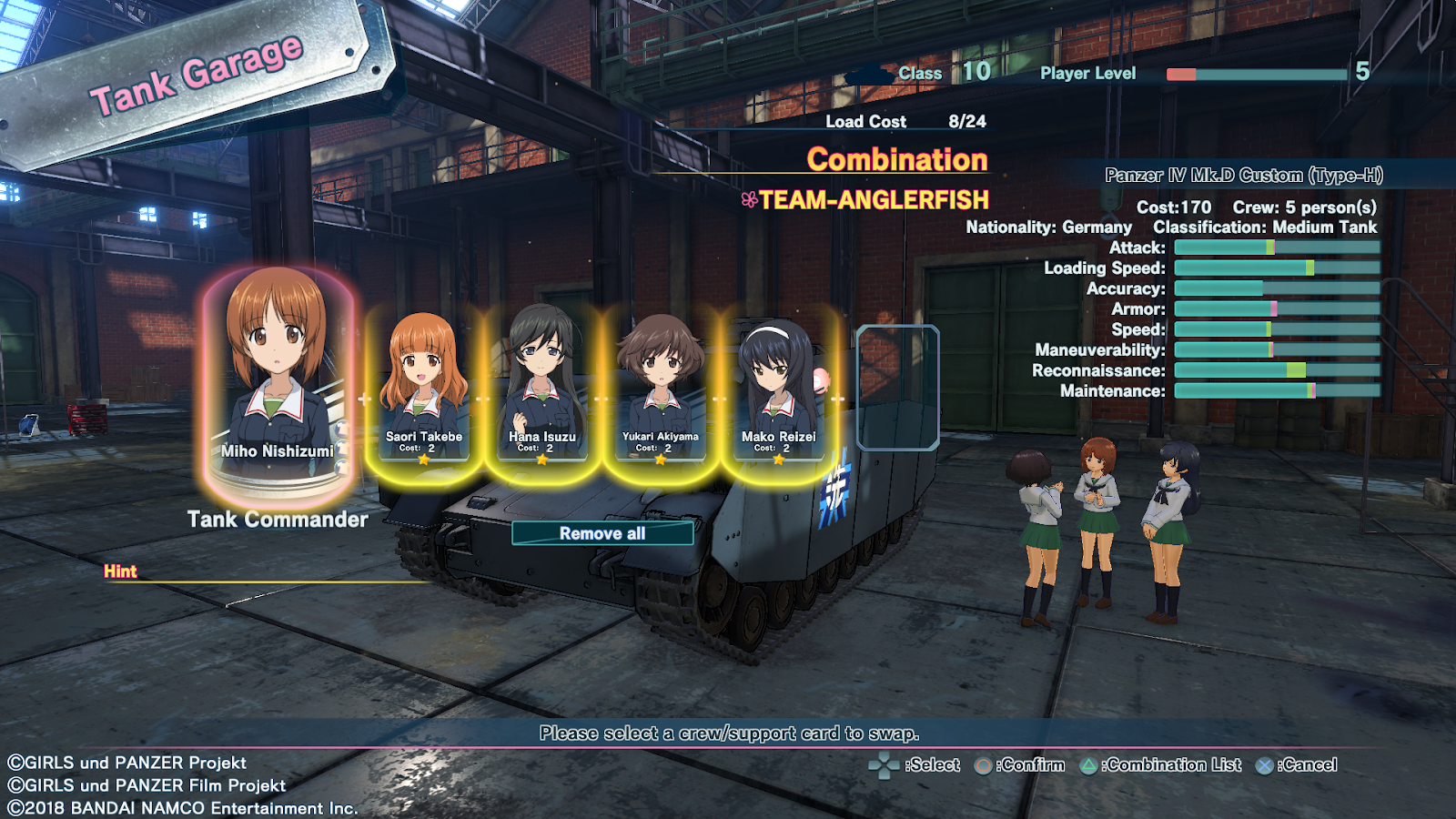The height and width of the screenshot is (819, 1456).
Task: Select the Miho Nishizumi commander card
Action: point(278,382)
